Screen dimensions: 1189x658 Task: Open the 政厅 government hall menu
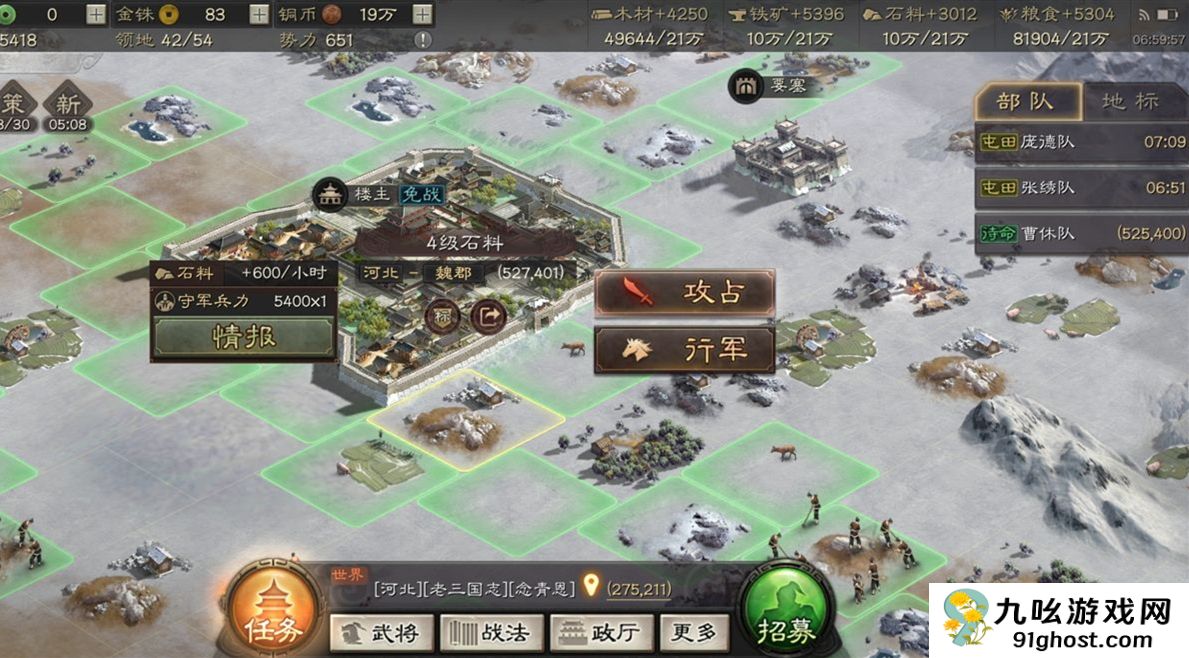pyautogui.click(x=602, y=632)
